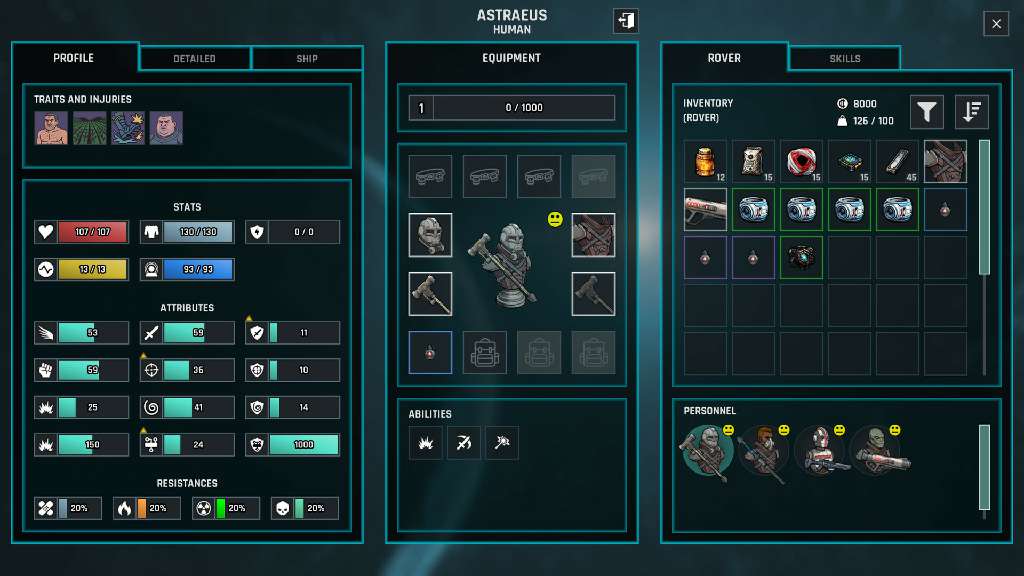Viewport: 1024px width, 576px height.
Task: Click the first trait portrait of shirtless man
Action: [52, 128]
